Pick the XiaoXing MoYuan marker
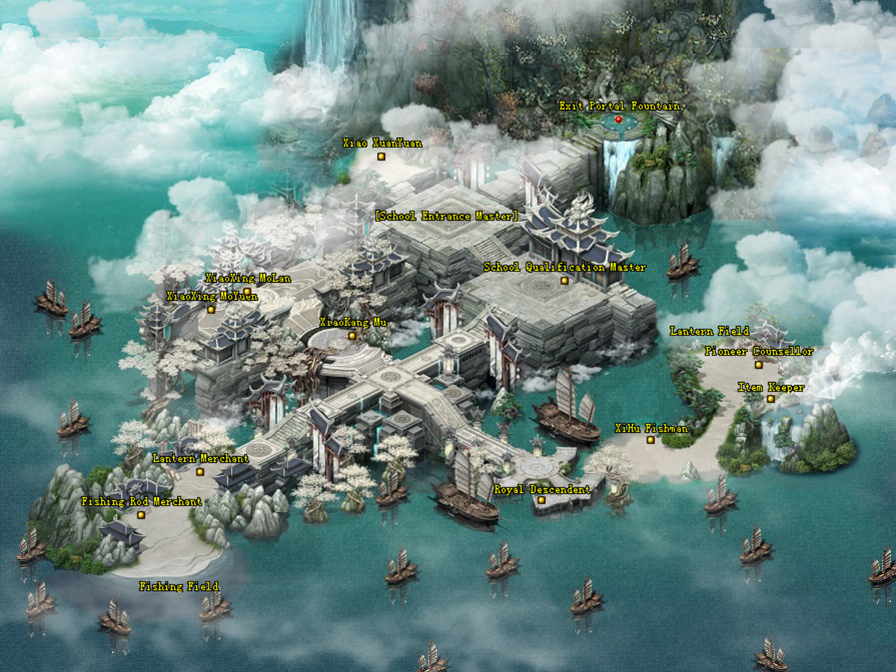 (211, 310)
